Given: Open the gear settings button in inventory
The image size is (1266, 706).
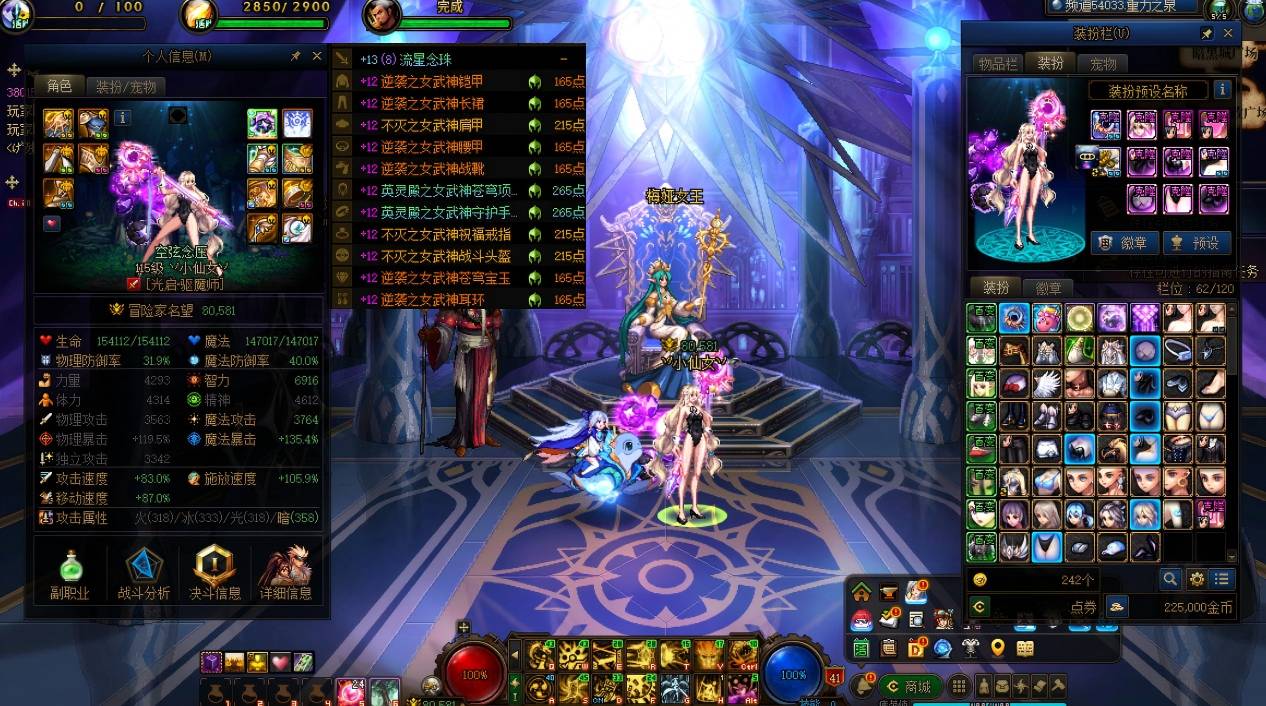Looking at the screenshot, I should pos(1196,579).
